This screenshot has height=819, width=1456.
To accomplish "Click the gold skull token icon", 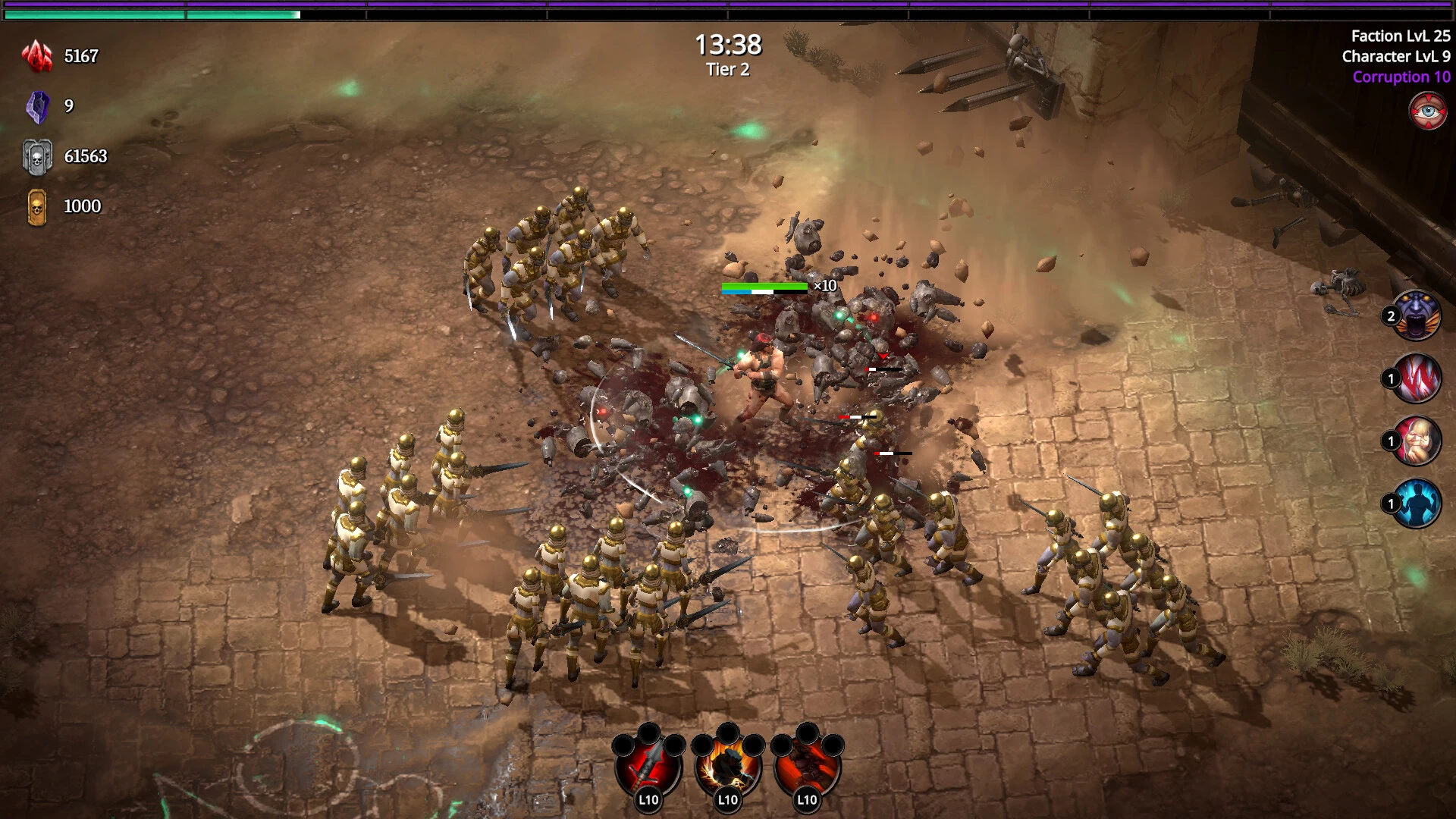I will (x=36, y=206).
